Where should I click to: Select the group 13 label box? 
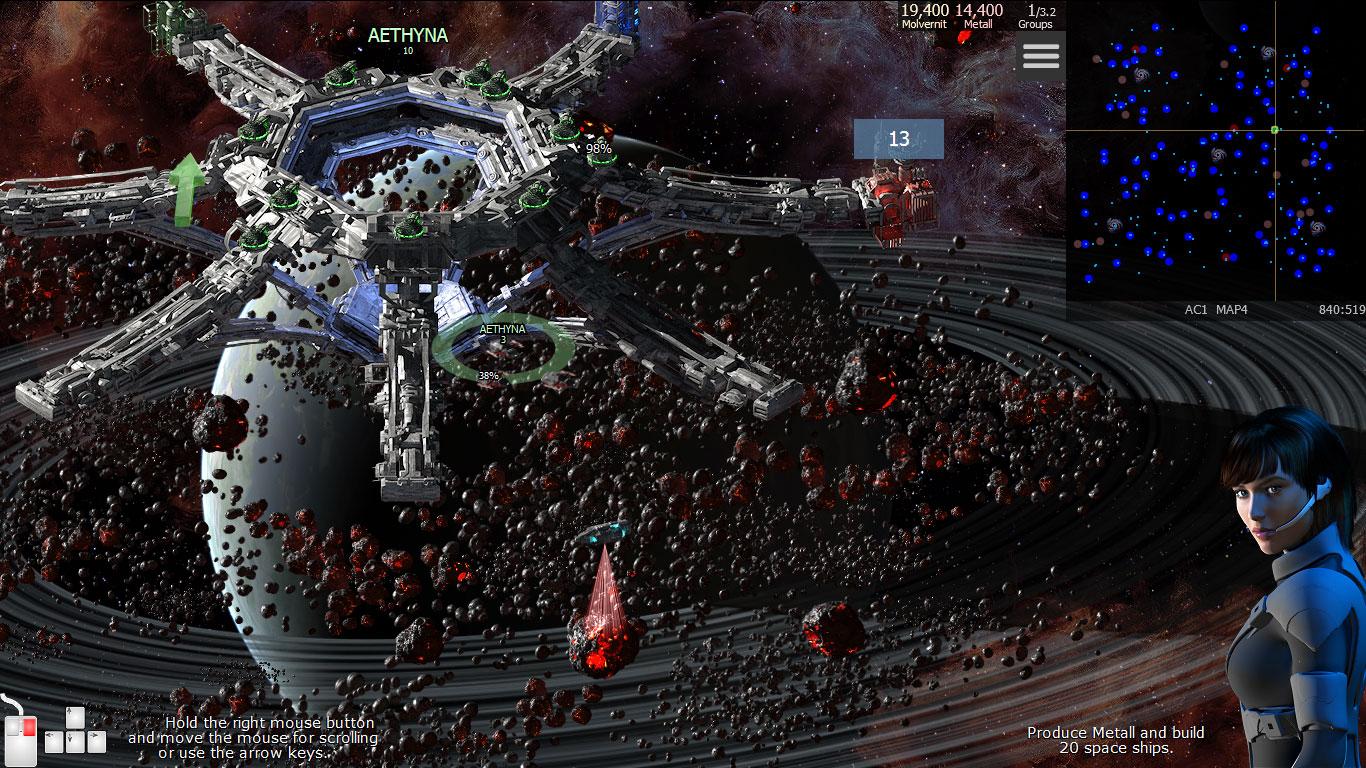pos(898,139)
